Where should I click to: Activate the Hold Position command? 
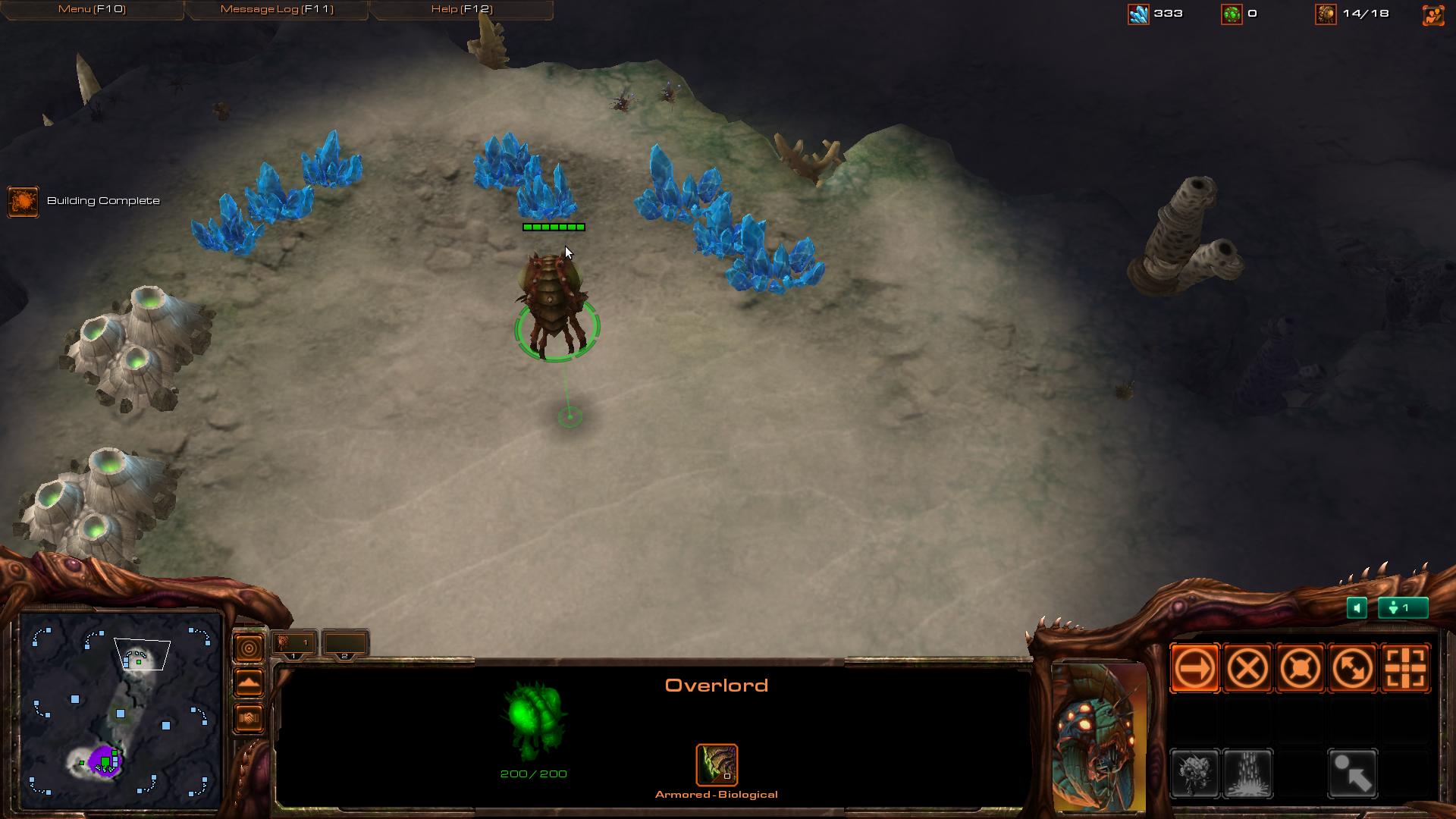[x=1300, y=668]
